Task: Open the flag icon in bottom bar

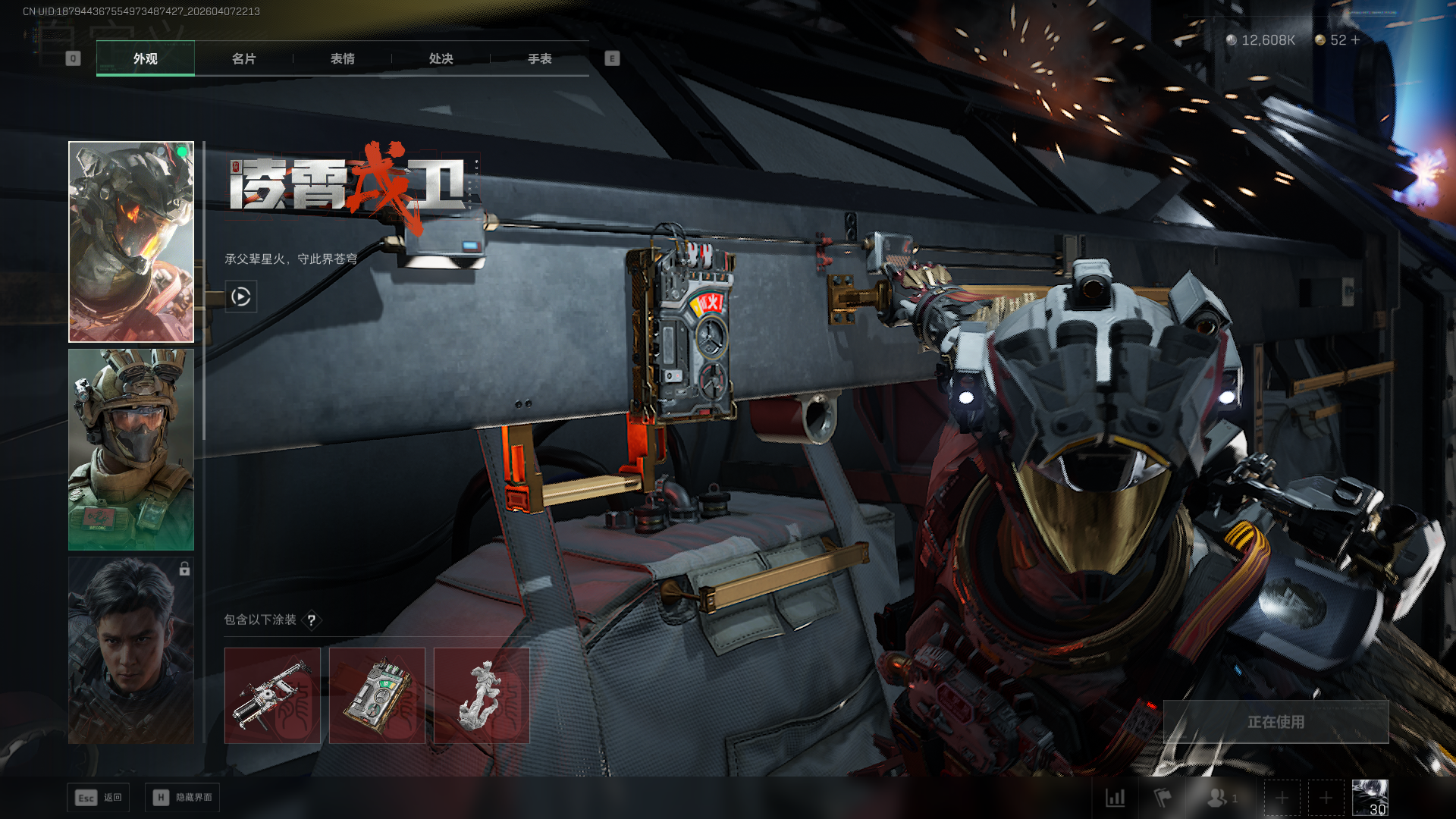Action: [1162, 798]
